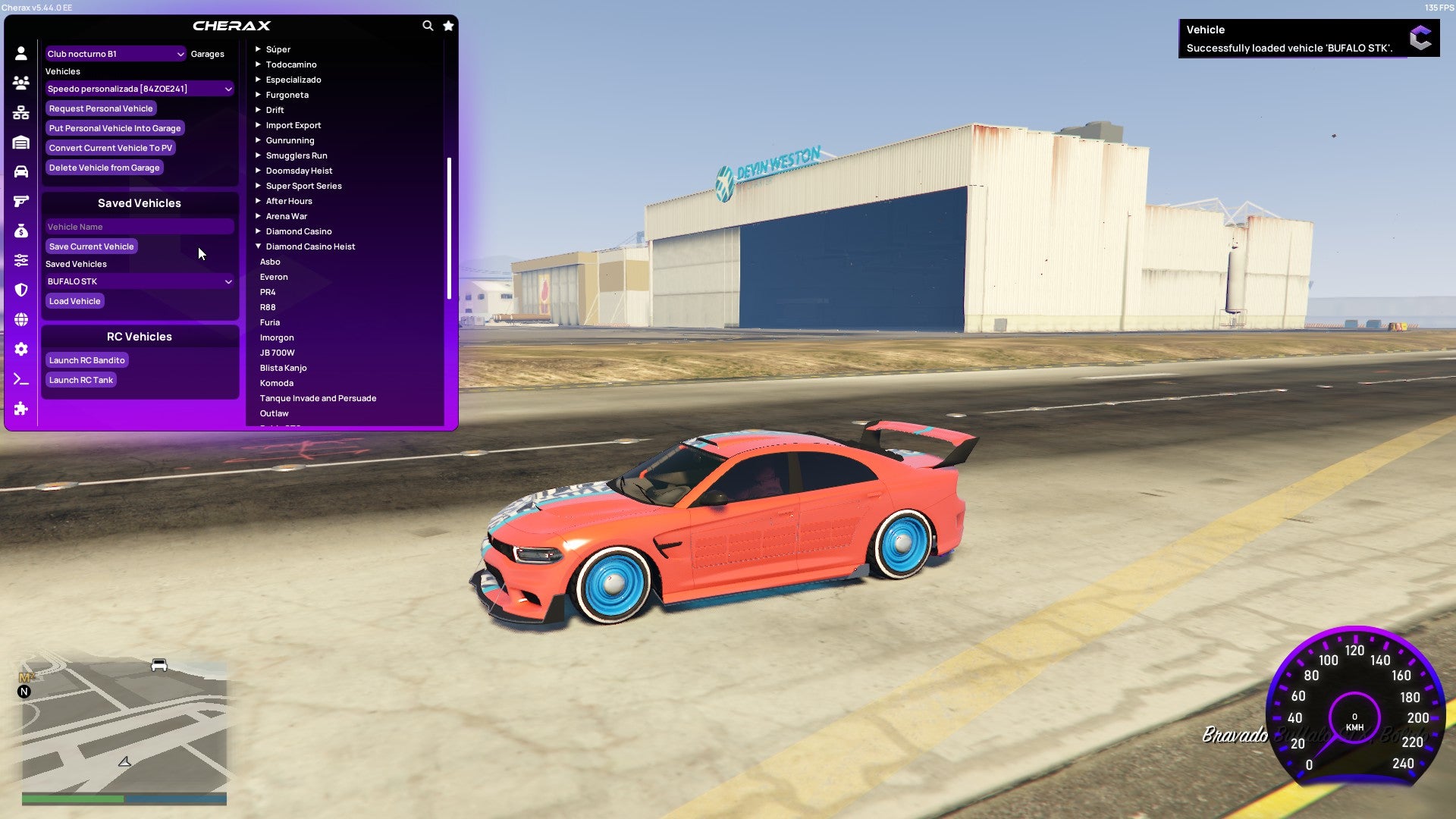
Task: Open the shield protections icon
Action: (x=20, y=289)
